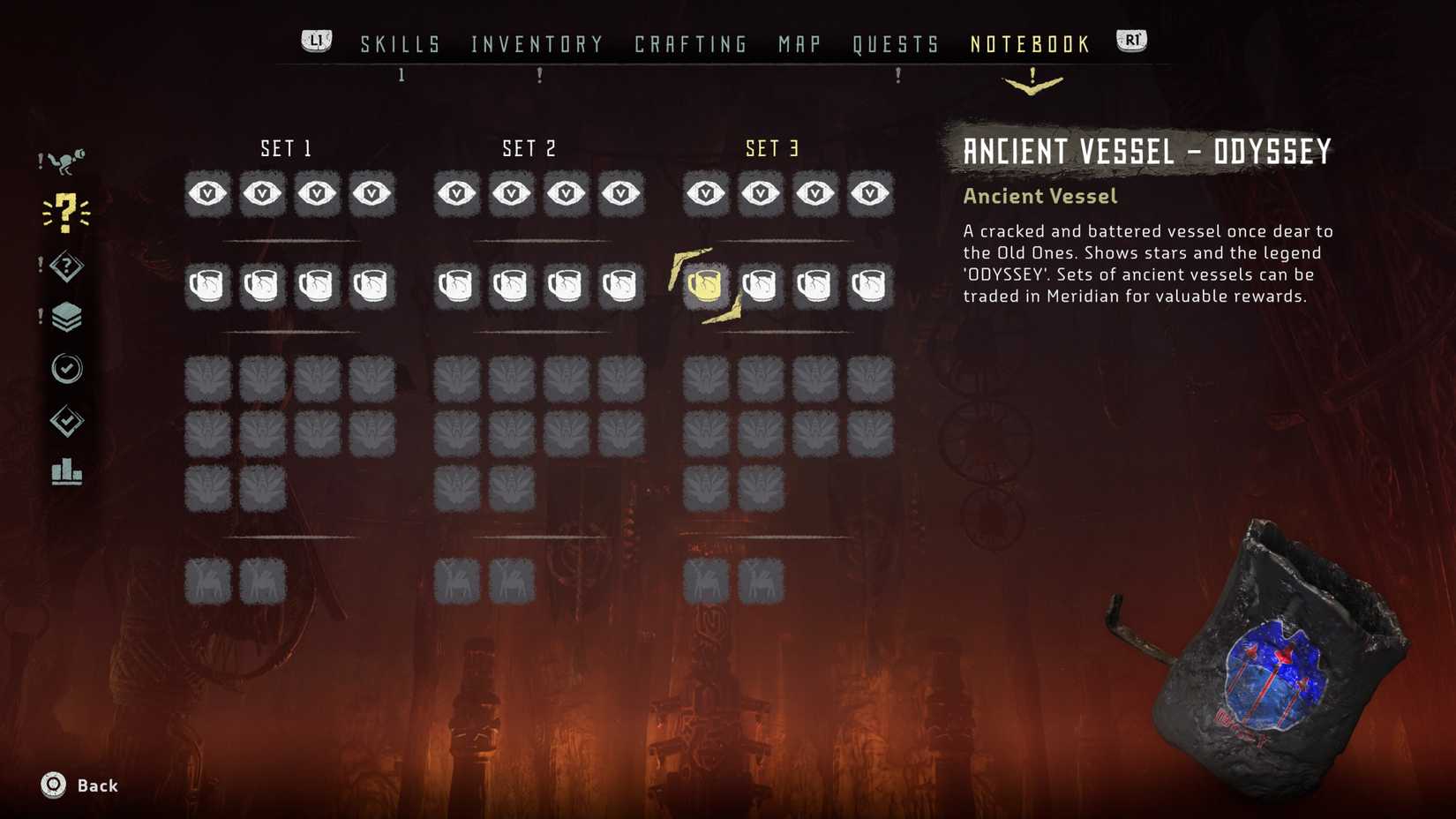1456x819 pixels.
Task: Select the last V-eye vessel in Set 3
Action: (x=870, y=194)
